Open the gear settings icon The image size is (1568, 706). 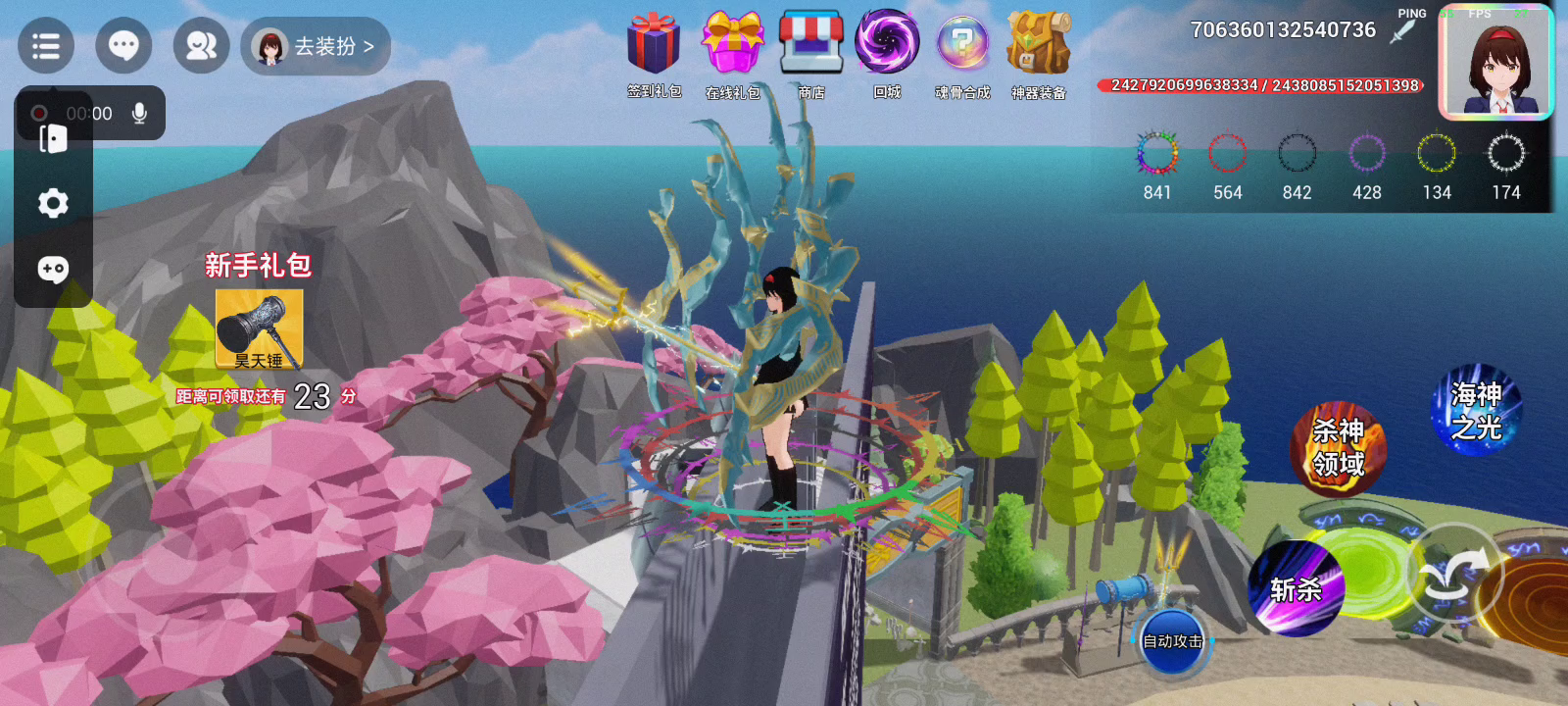point(53,203)
